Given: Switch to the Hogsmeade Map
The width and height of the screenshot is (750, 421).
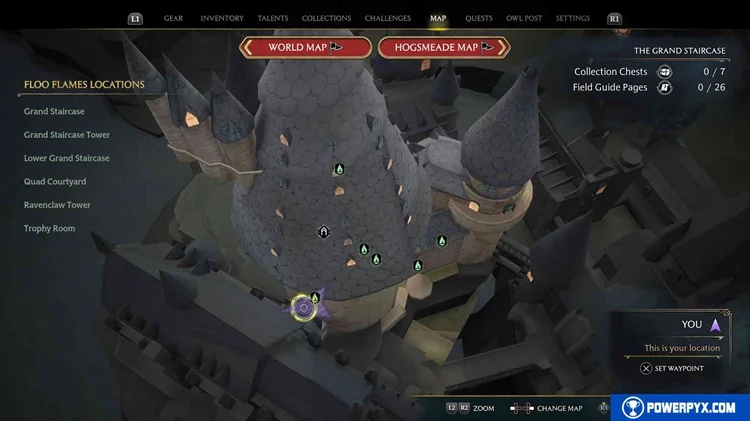Looking at the screenshot, I should (x=444, y=47).
